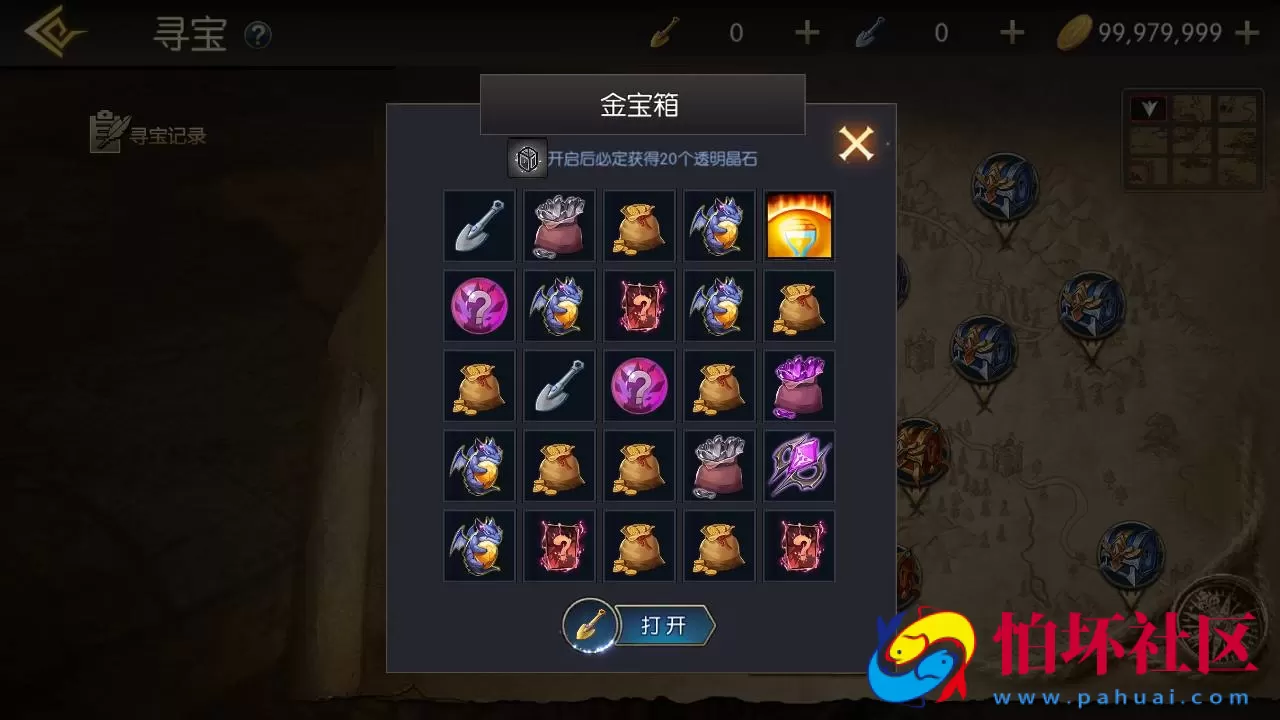Click the minimap in the top right corner
Image resolution: width=1280 pixels, height=720 pixels.
1192,140
